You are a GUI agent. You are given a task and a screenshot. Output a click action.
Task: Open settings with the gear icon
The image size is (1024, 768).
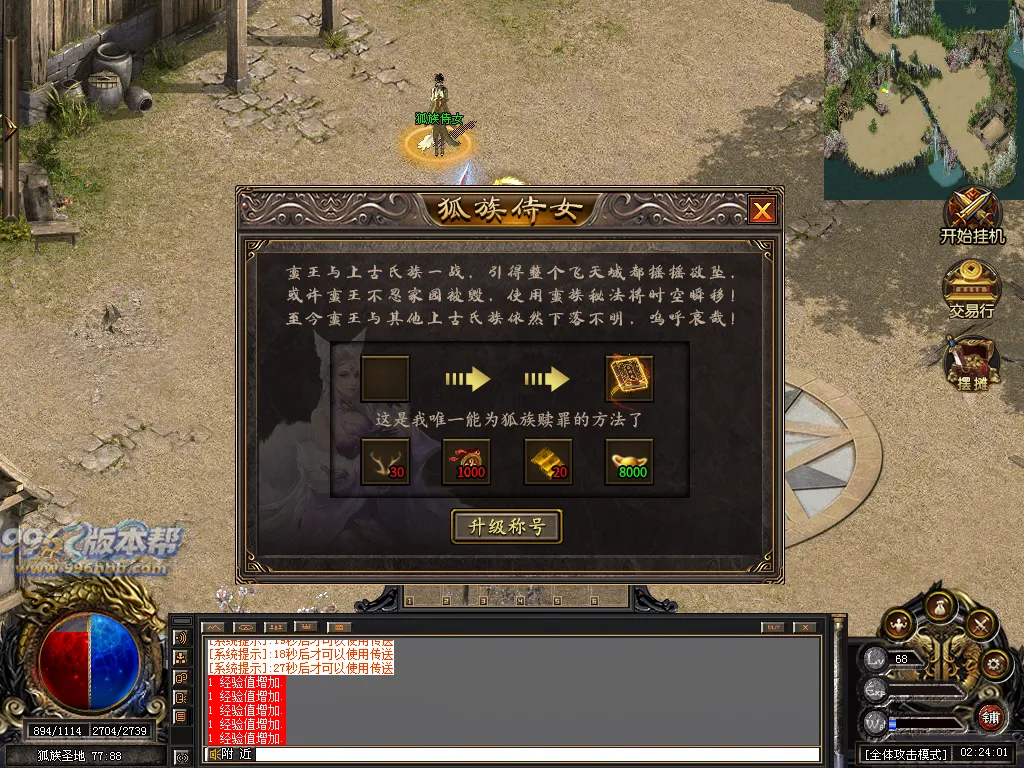[994, 662]
